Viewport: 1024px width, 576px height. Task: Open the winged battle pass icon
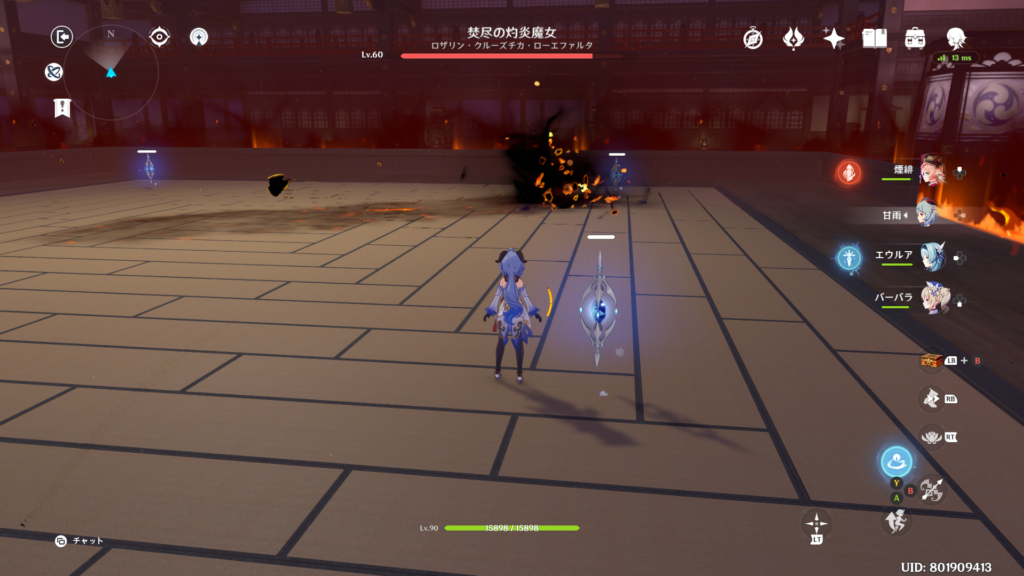[x=793, y=38]
